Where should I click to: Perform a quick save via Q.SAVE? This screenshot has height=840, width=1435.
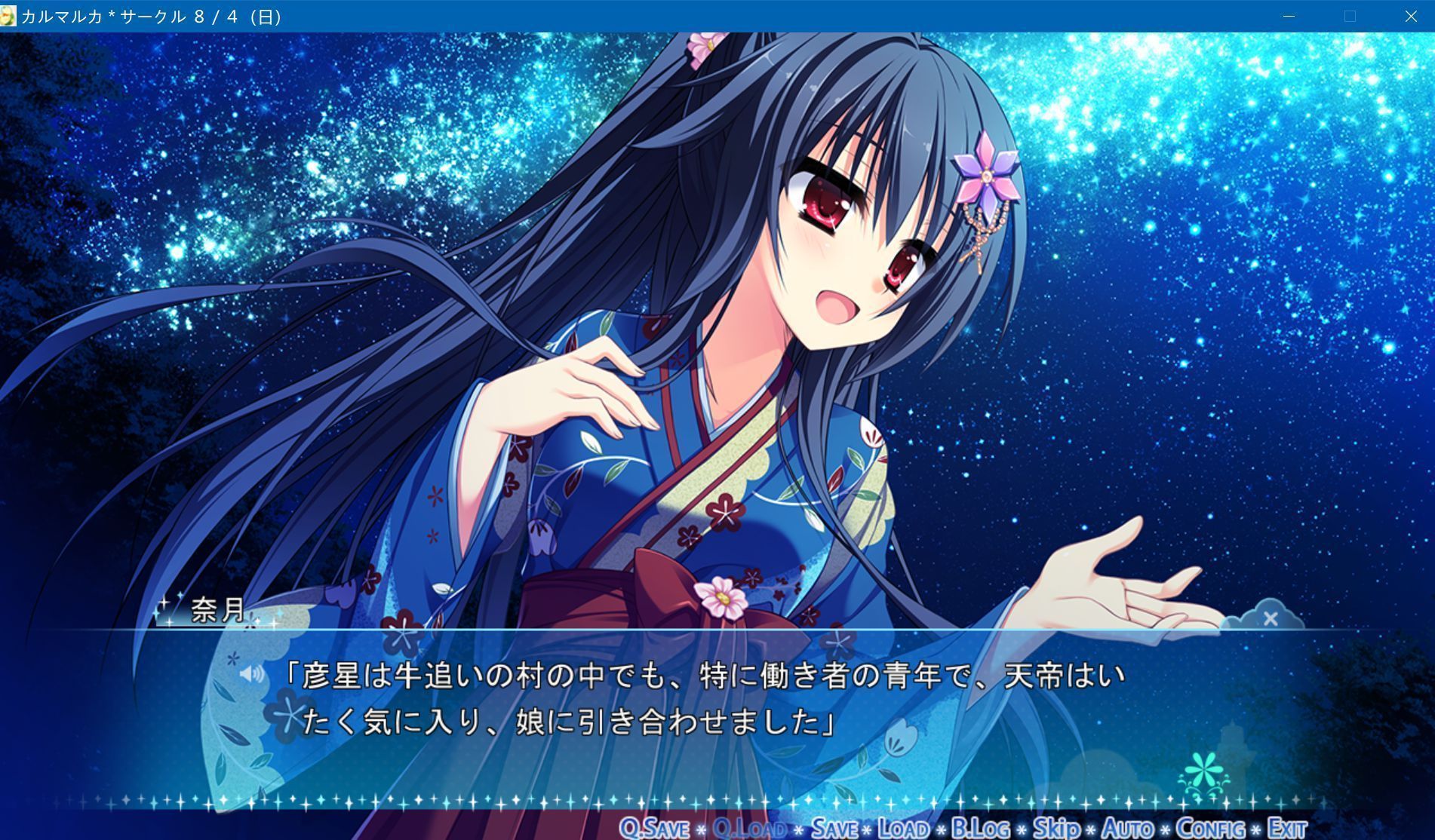click(x=653, y=828)
